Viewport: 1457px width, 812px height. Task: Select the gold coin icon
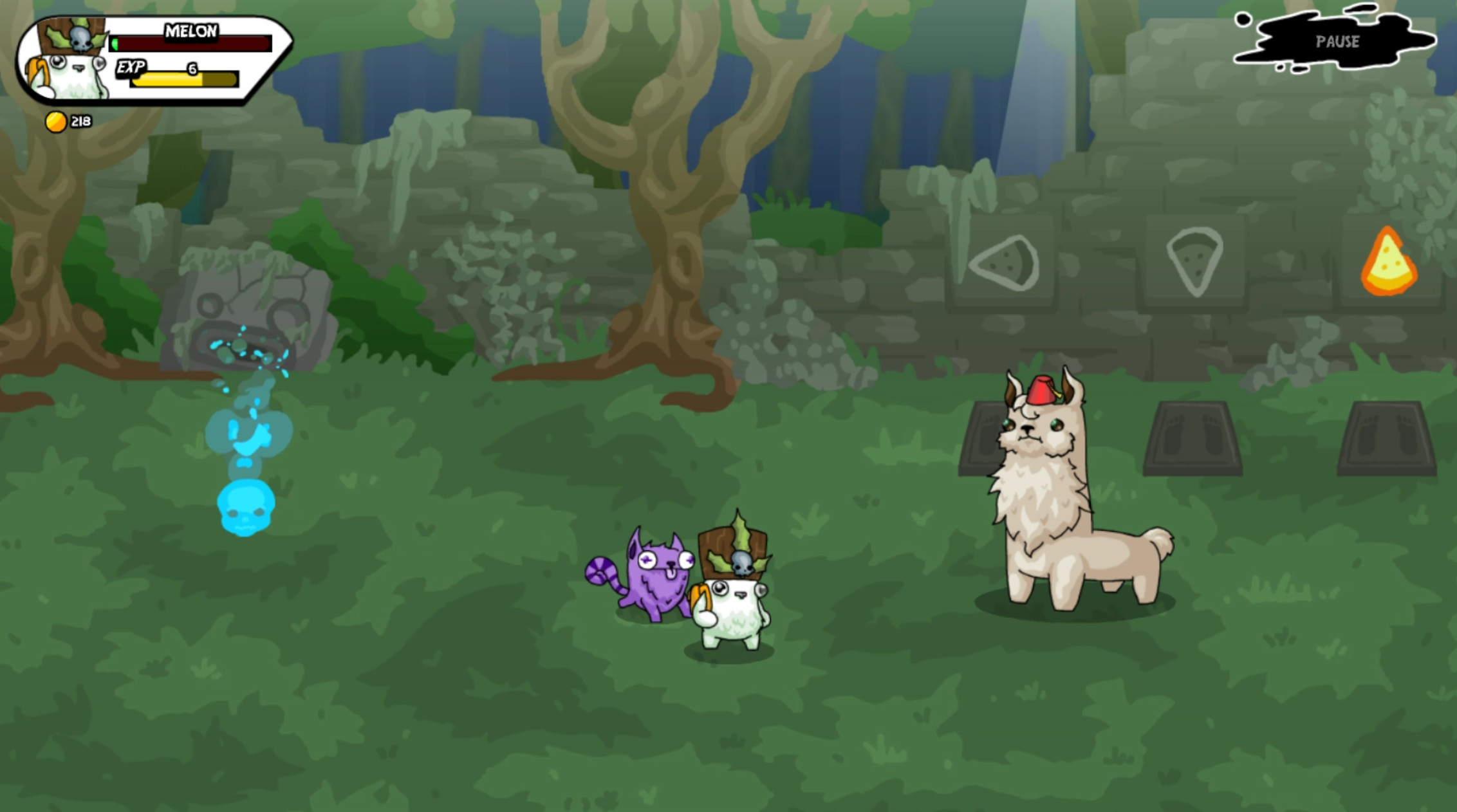tap(55, 120)
